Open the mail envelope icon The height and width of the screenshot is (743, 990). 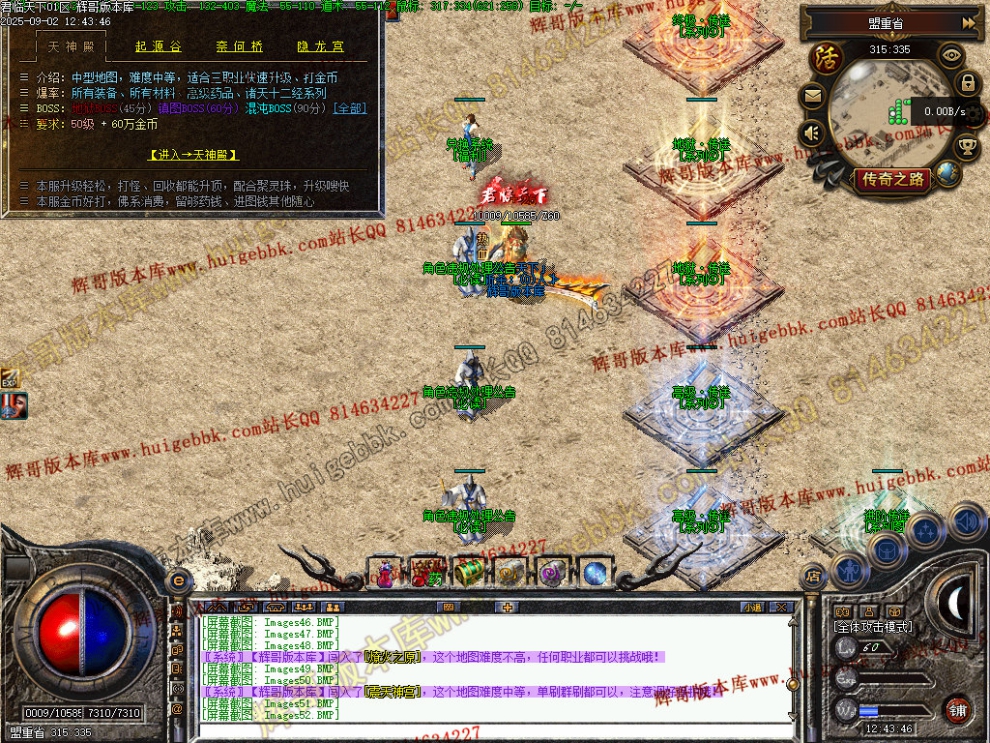(812, 97)
